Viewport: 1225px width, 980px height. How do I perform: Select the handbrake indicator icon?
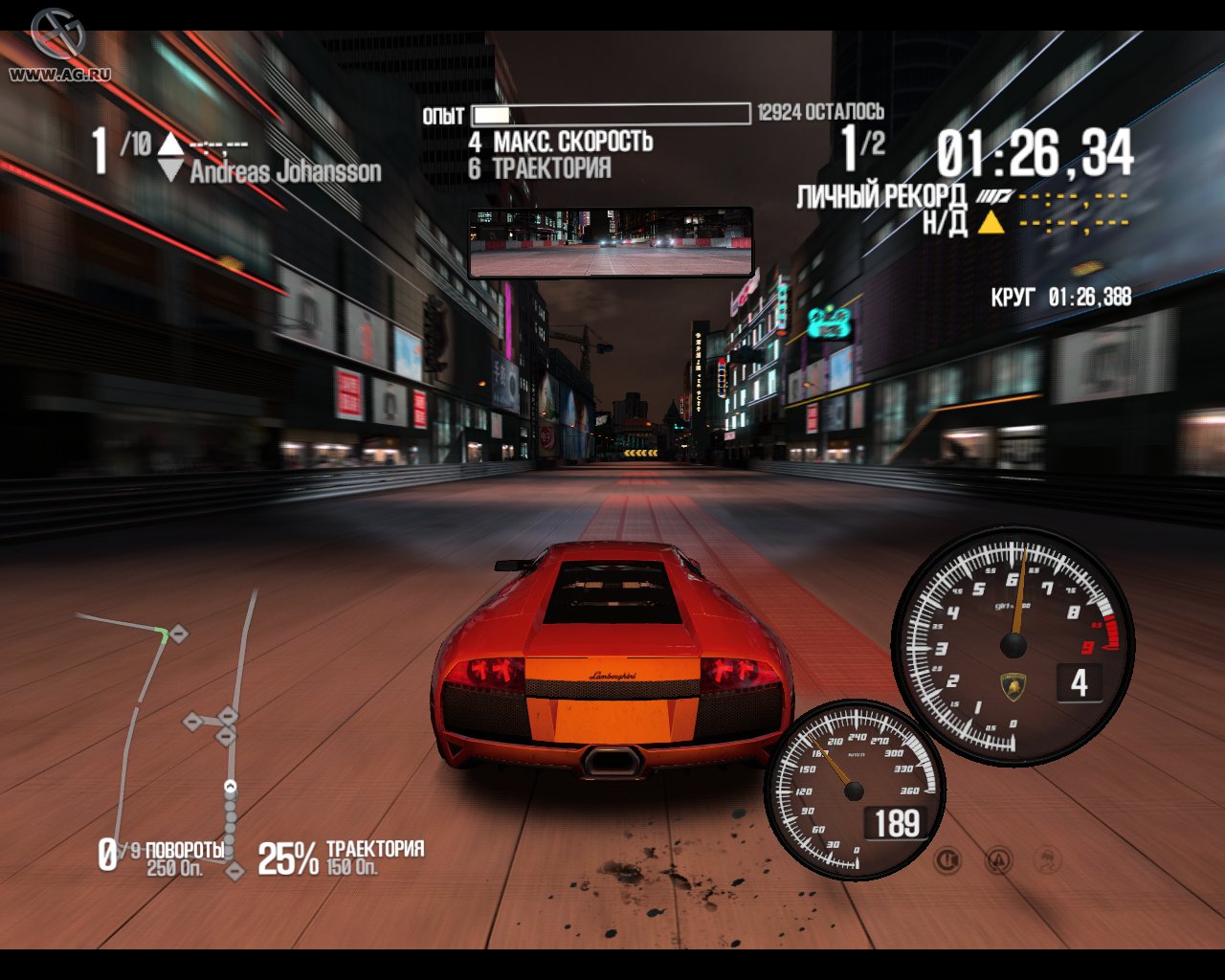[947, 859]
